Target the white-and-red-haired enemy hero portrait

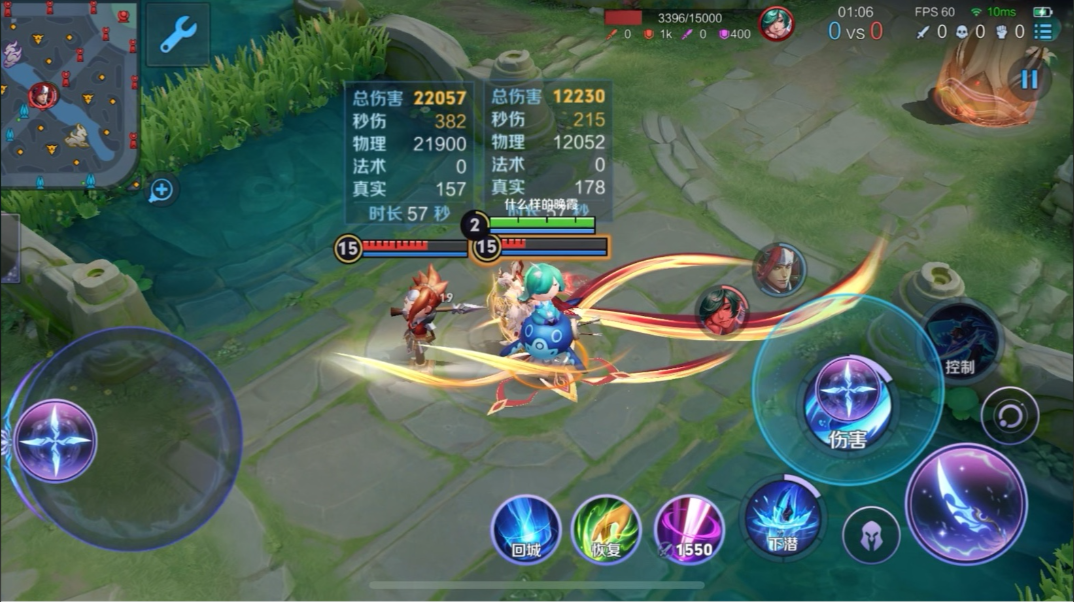tap(779, 269)
